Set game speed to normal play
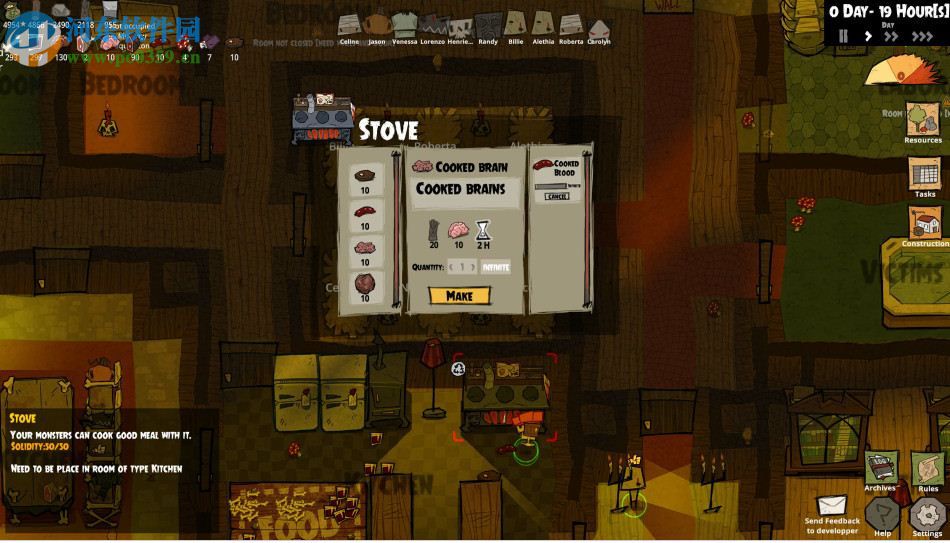The height and width of the screenshot is (543, 950). pos(867,36)
